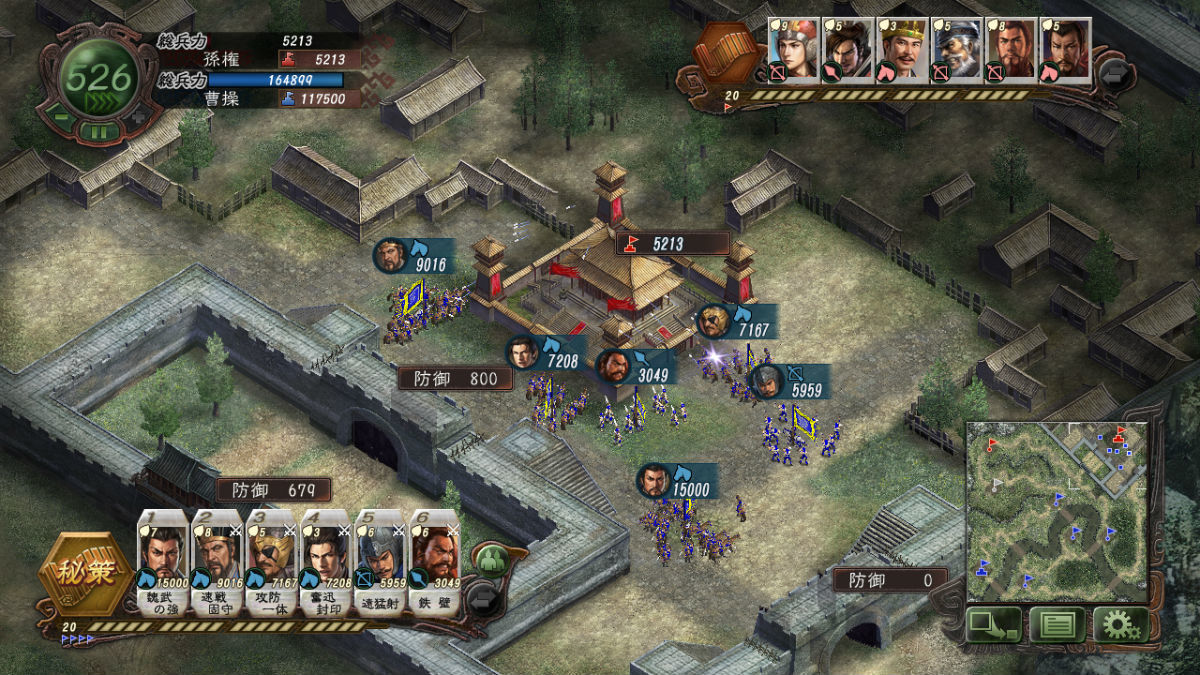The height and width of the screenshot is (675, 1200).
Task: Choose officer card 2 labeled 速戦固守
Action: [216, 561]
